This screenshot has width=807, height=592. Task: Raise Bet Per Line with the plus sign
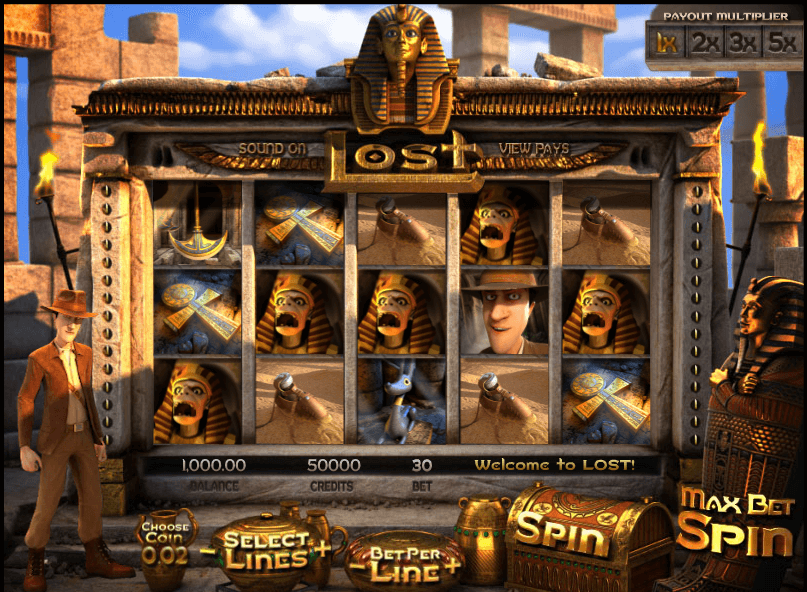456,564
